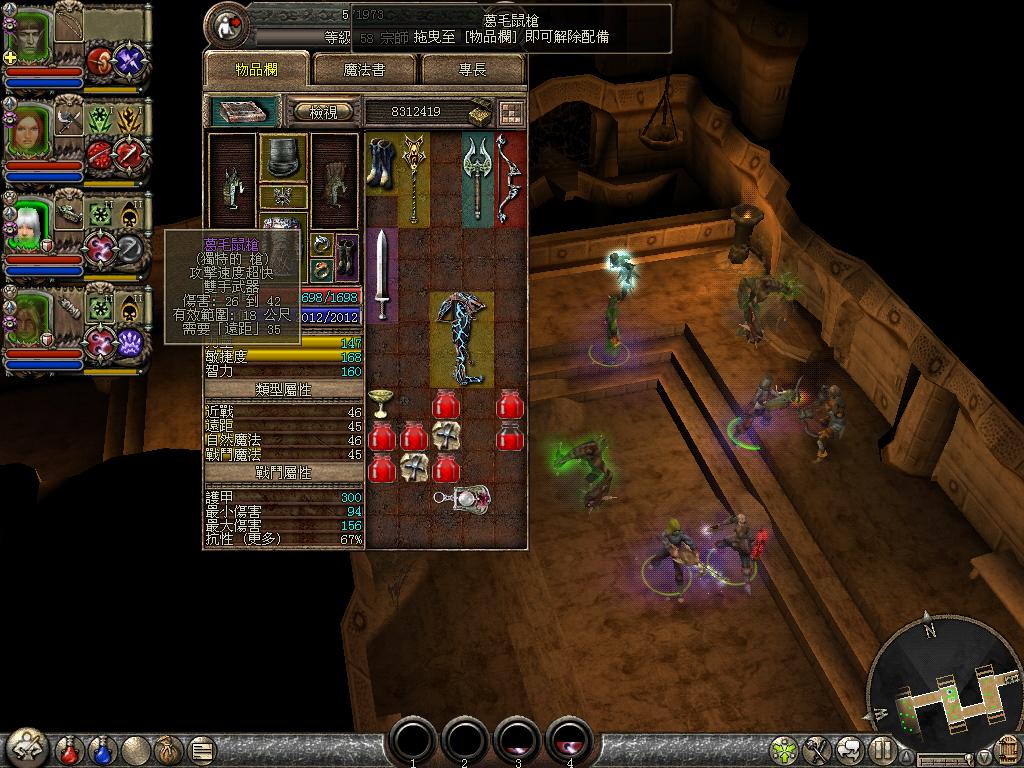Select the white-haired party member portrait
Screen dimensions: 1024x768
click(x=28, y=227)
